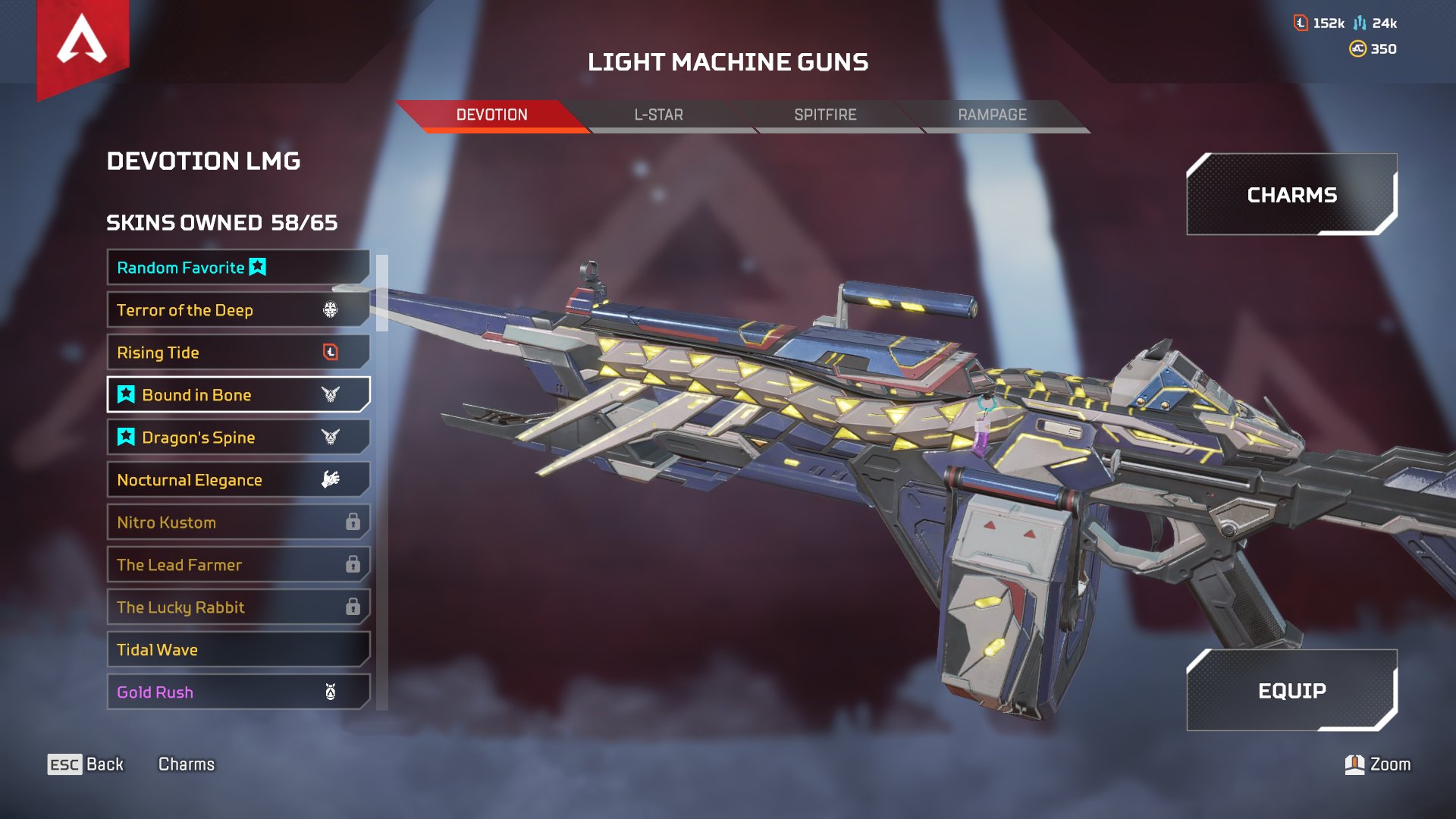The height and width of the screenshot is (819, 1456).
Task: Choose the Gold Rush skin
Action: tap(238, 692)
